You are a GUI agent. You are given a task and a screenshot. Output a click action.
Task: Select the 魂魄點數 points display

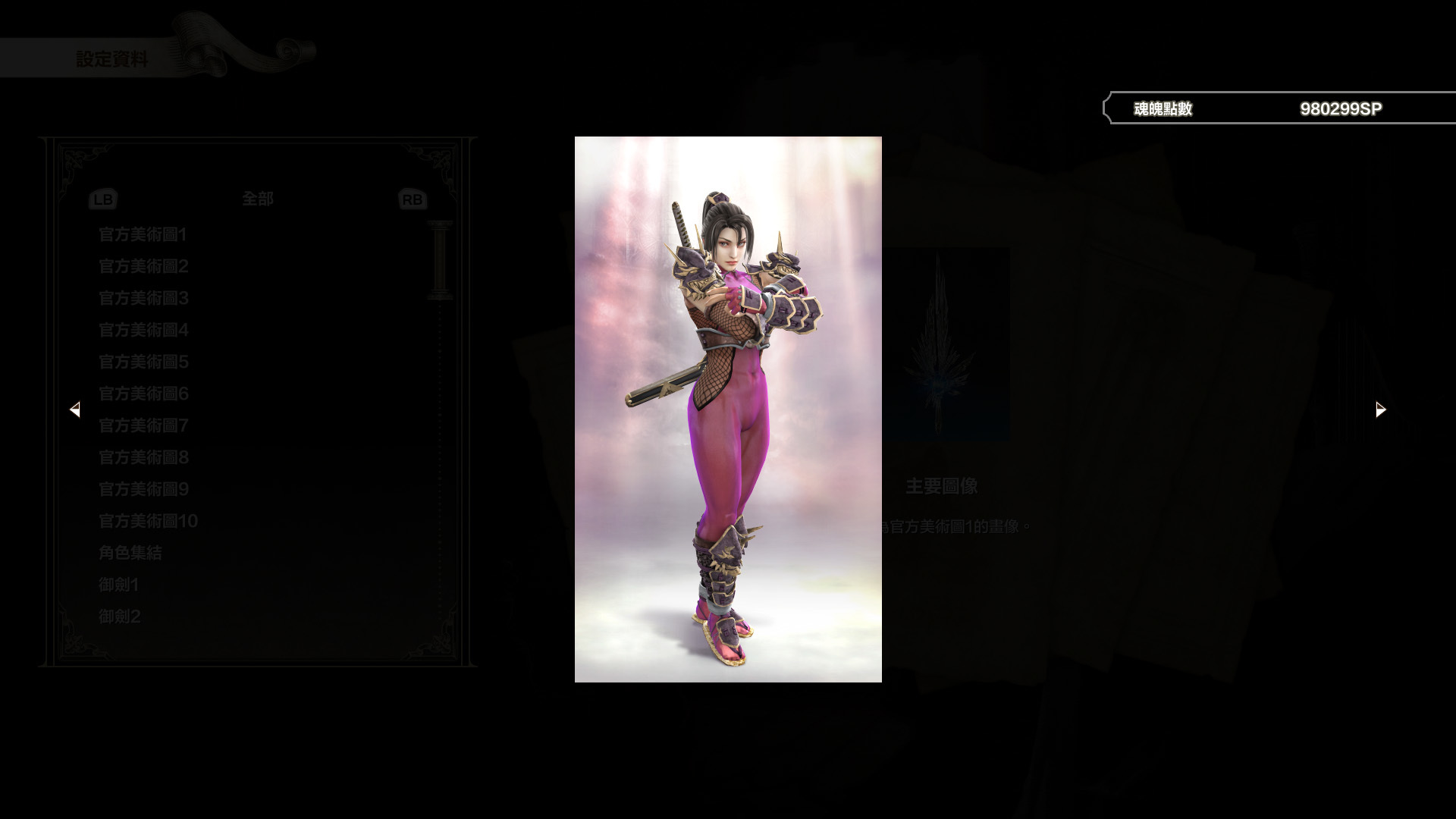pyautogui.click(x=1162, y=108)
